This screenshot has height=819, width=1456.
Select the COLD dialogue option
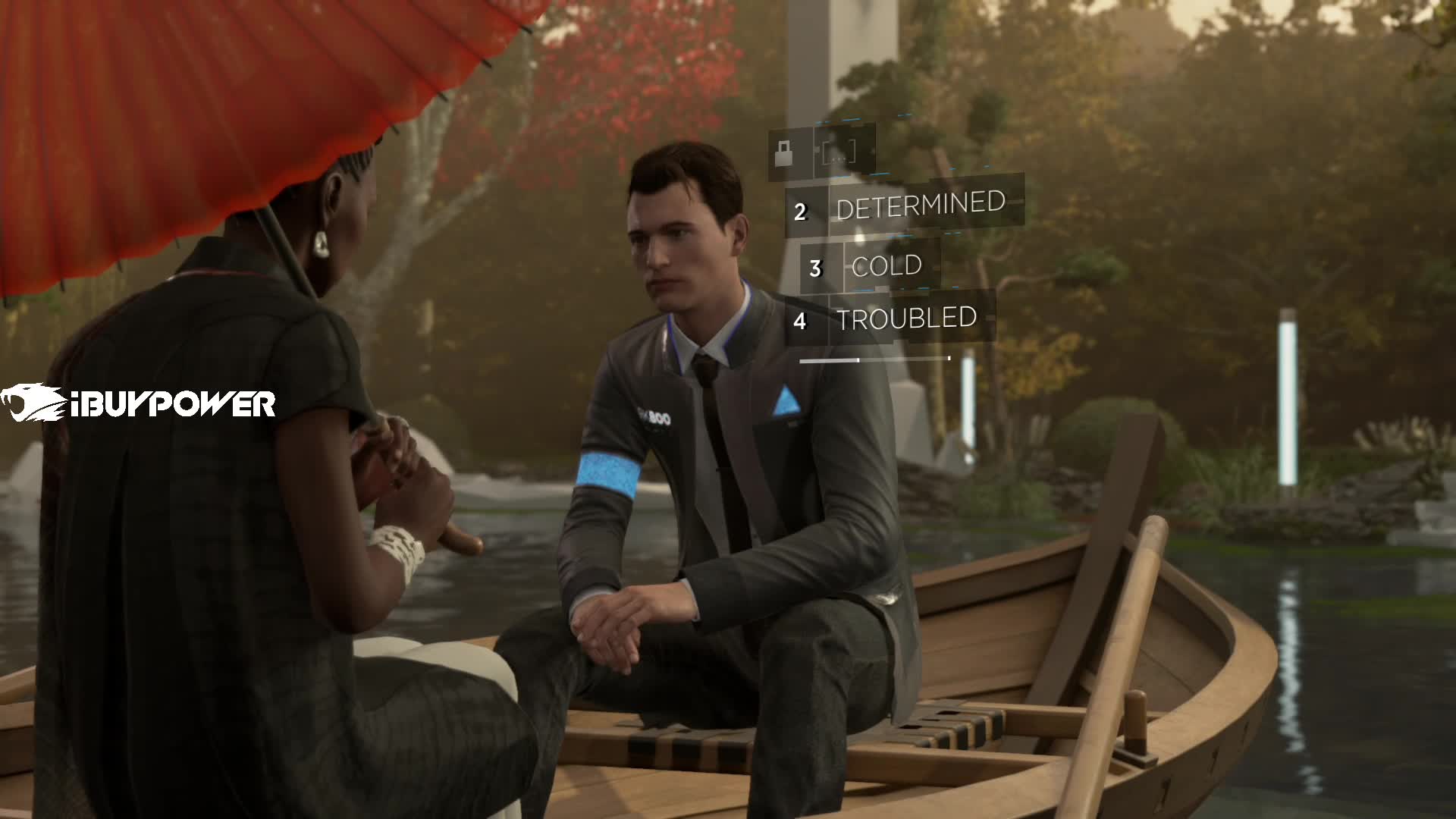pyautogui.click(x=886, y=266)
